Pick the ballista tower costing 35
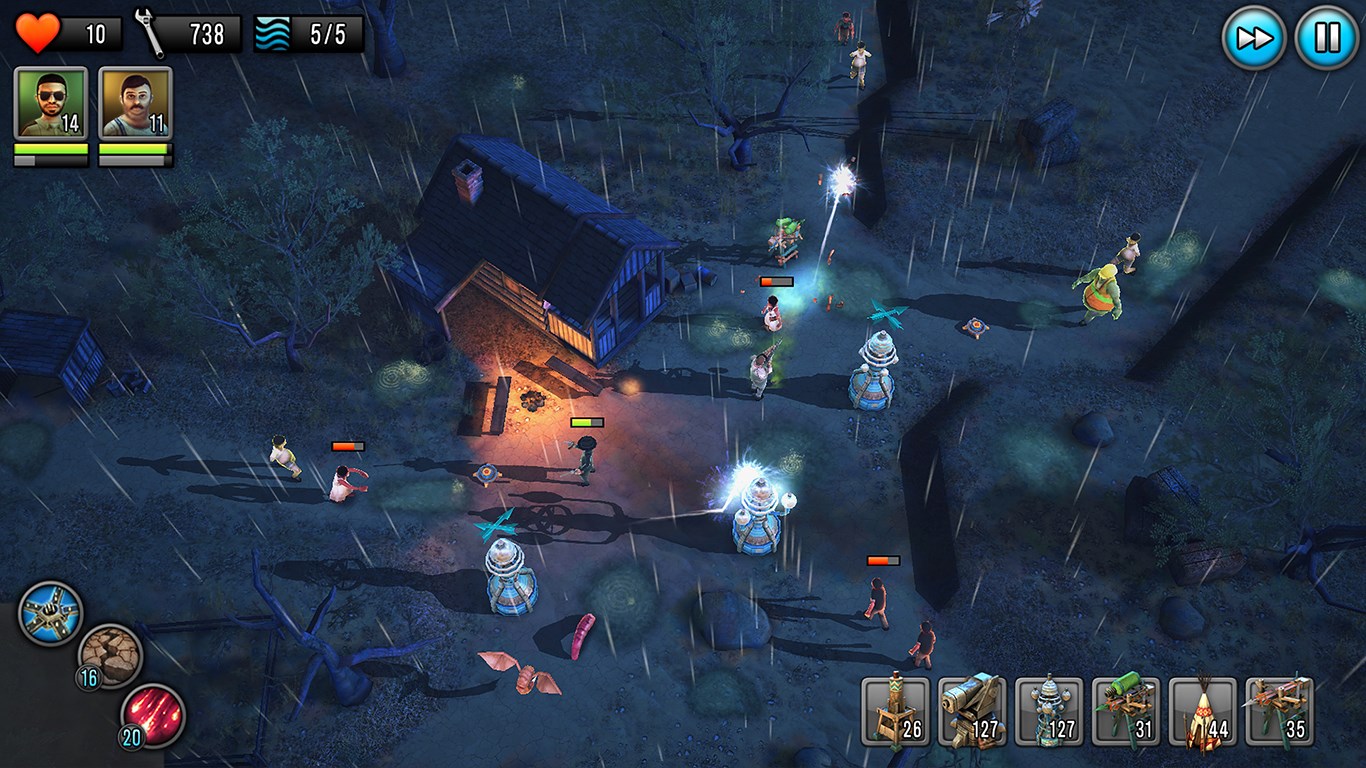Image resolution: width=1366 pixels, height=768 pixels. (1278, 712)
